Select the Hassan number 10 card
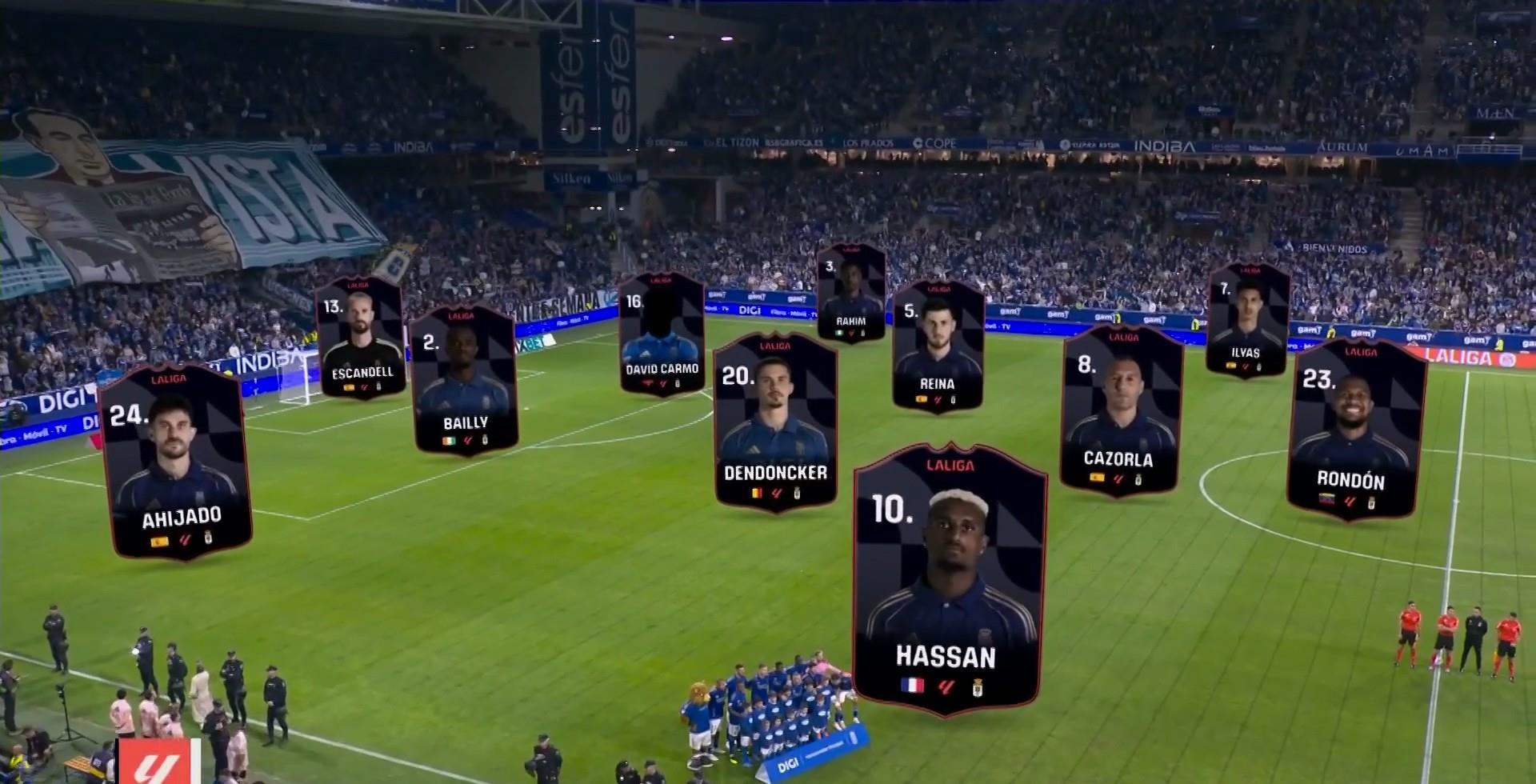 pos(949,578)
